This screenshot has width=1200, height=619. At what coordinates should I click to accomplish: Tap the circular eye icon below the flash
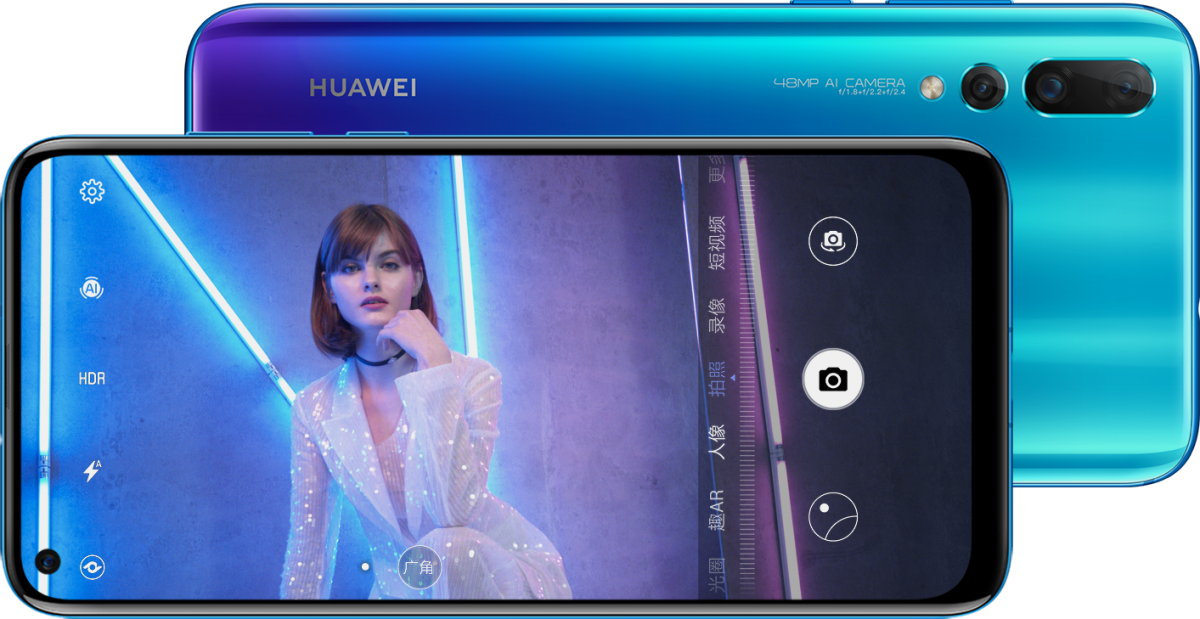pyautogui.click(x=92, y=567)
